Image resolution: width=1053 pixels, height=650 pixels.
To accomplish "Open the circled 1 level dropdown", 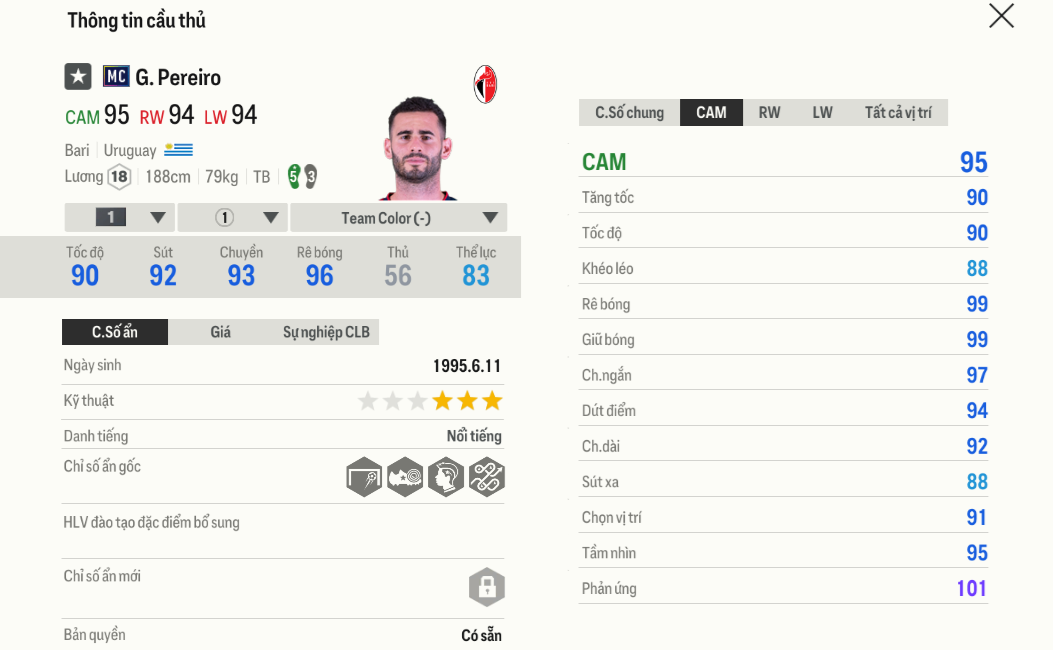I will [x=234, y=218].
